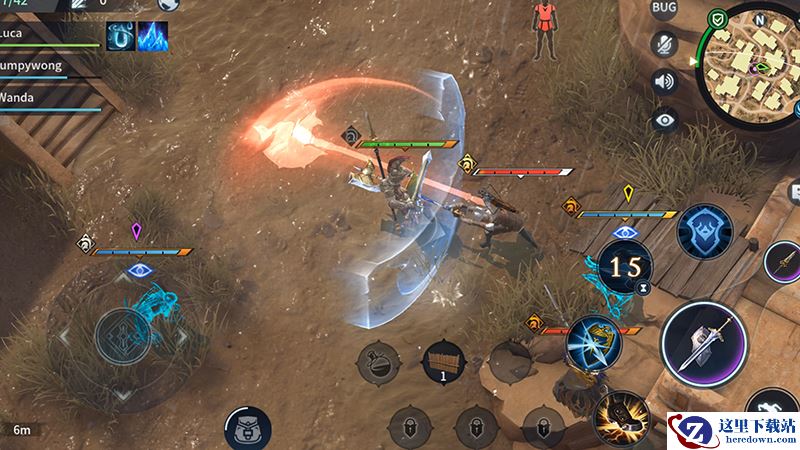Select the horned helmet buff icon

(121, 36)
